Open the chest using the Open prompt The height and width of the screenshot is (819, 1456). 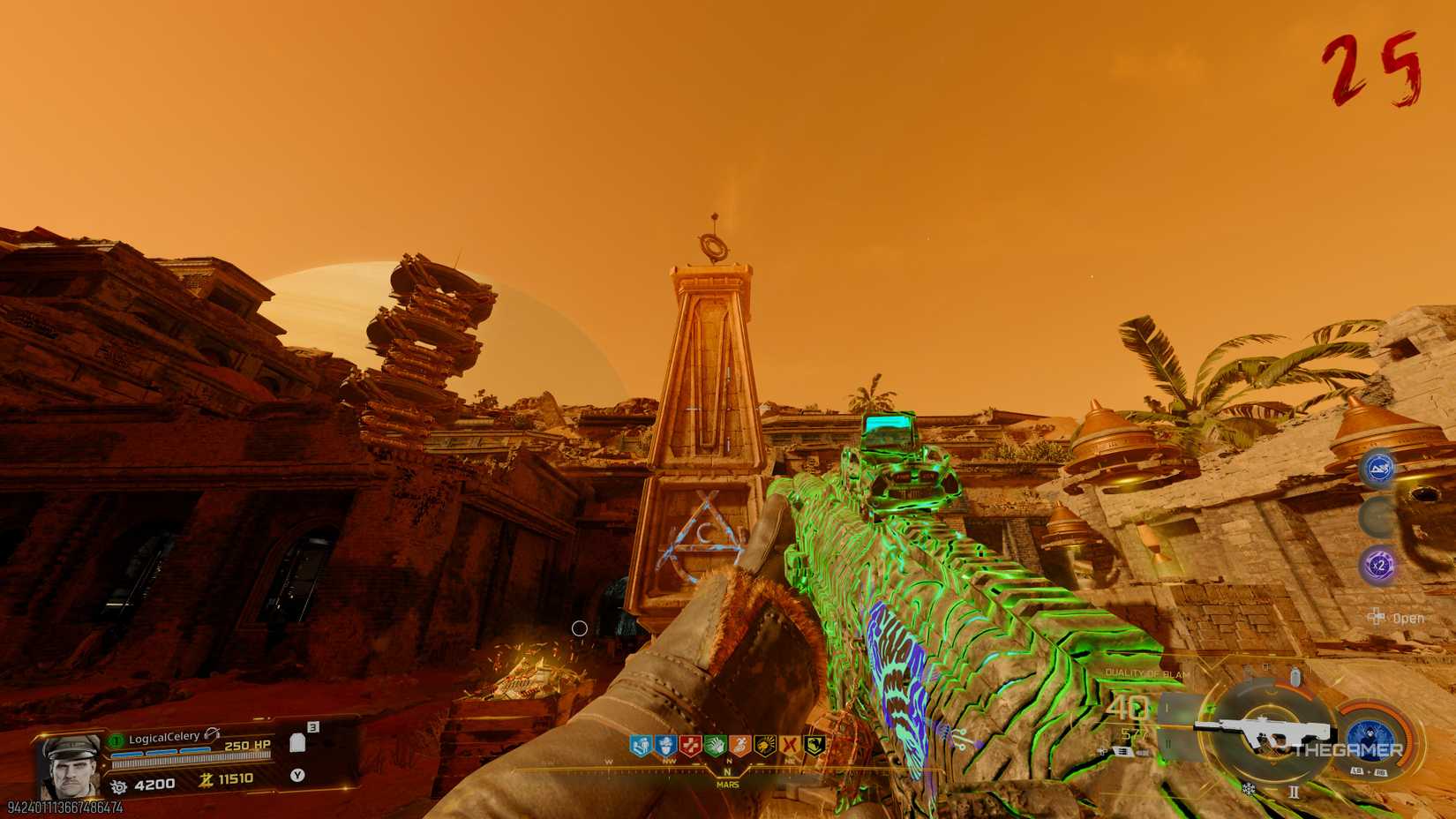tap(1408, 618)
